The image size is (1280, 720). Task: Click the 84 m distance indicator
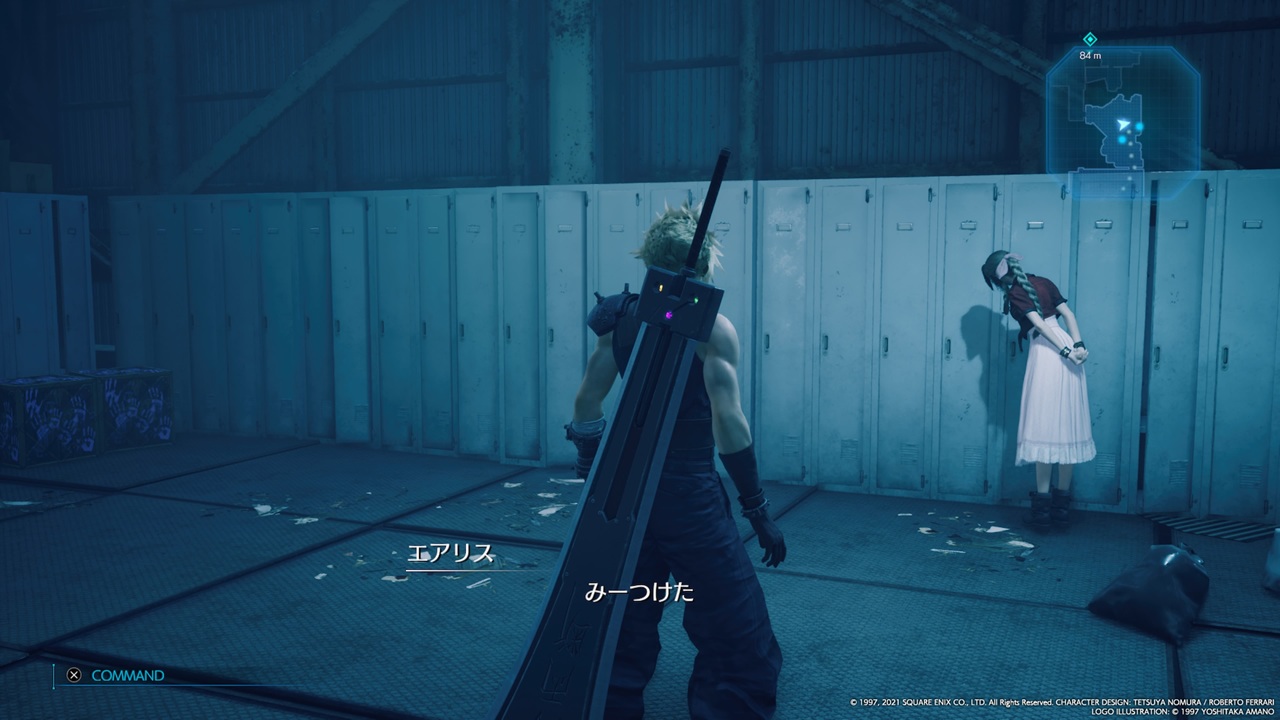point(1090,55)
